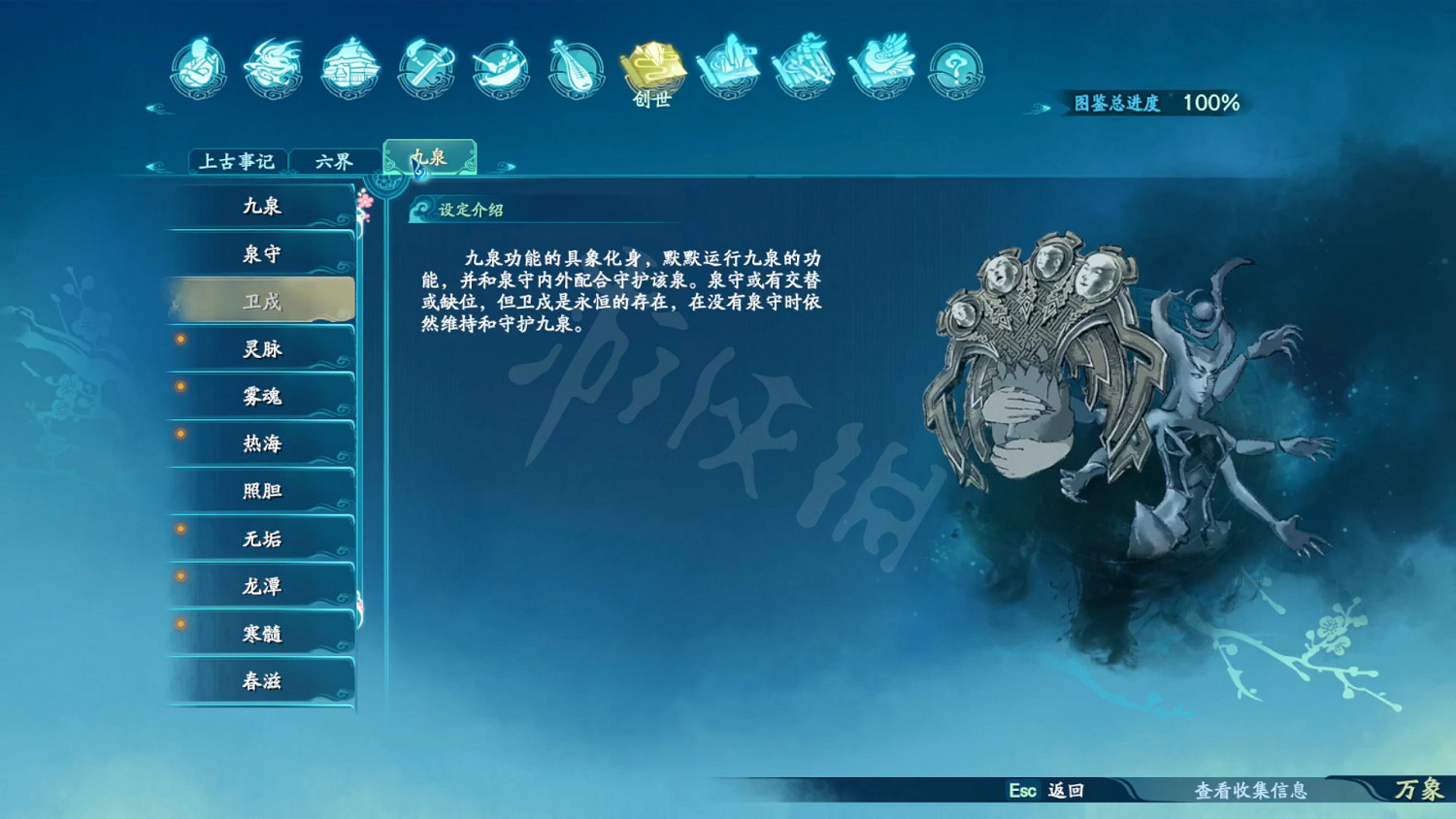The width and height of the screenshot is (1456, 819).
Task: Select the bird-and-letter category icon
Action: click(879, 68)
